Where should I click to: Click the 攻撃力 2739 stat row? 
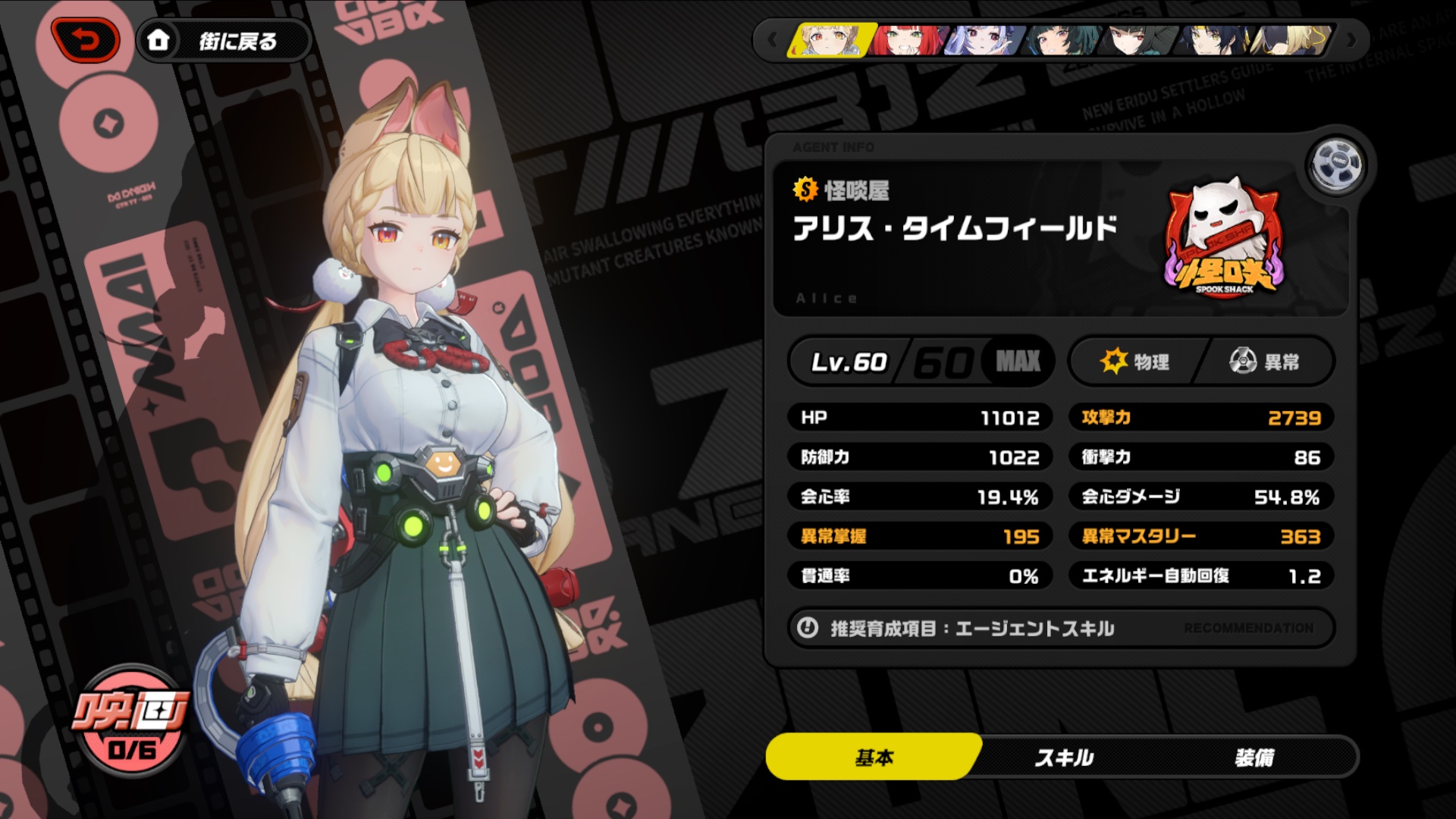coord(1200,417)
